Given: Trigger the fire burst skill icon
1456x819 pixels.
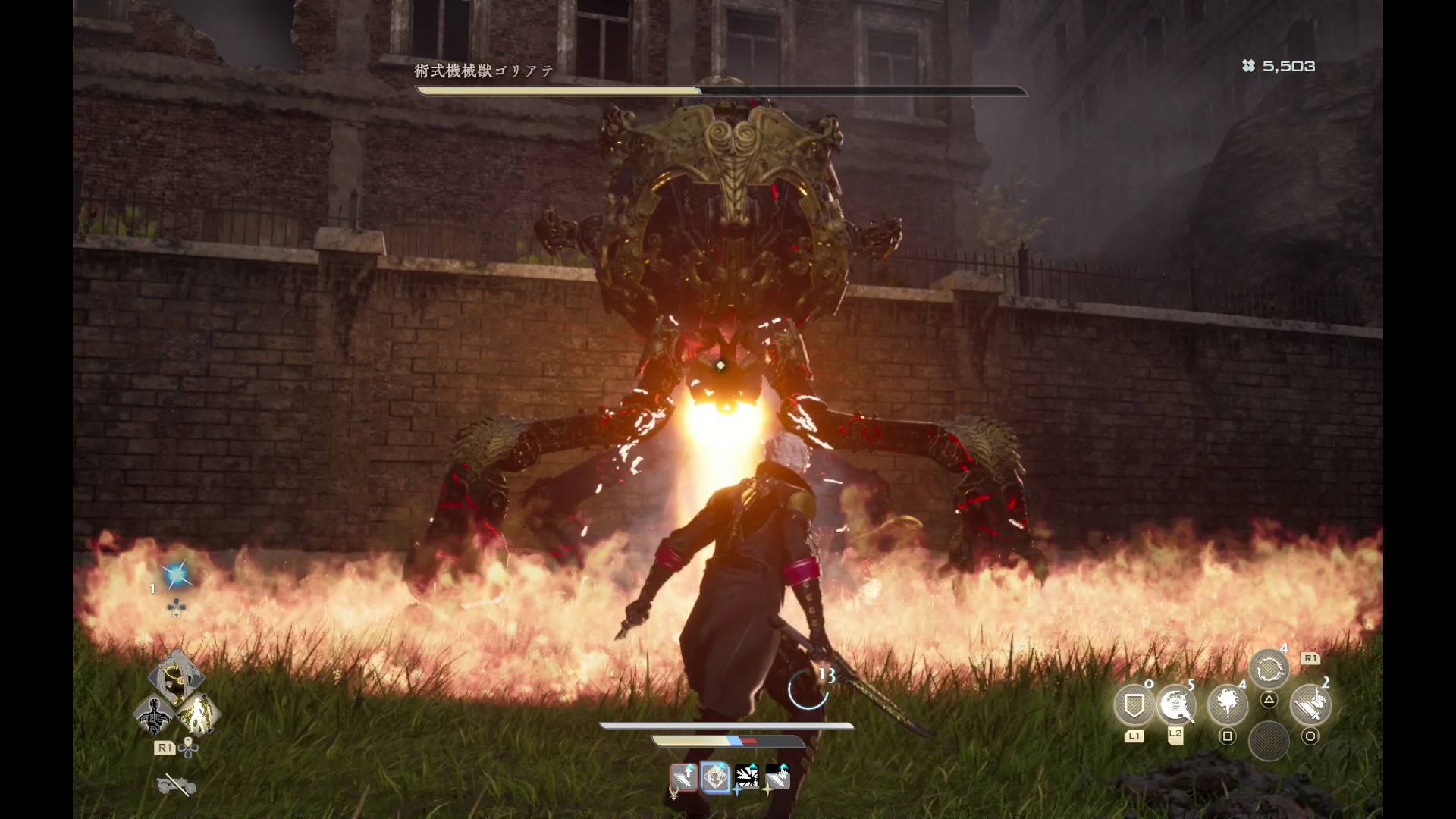Looking at the screenshot, I should (x=1227, y=705).
